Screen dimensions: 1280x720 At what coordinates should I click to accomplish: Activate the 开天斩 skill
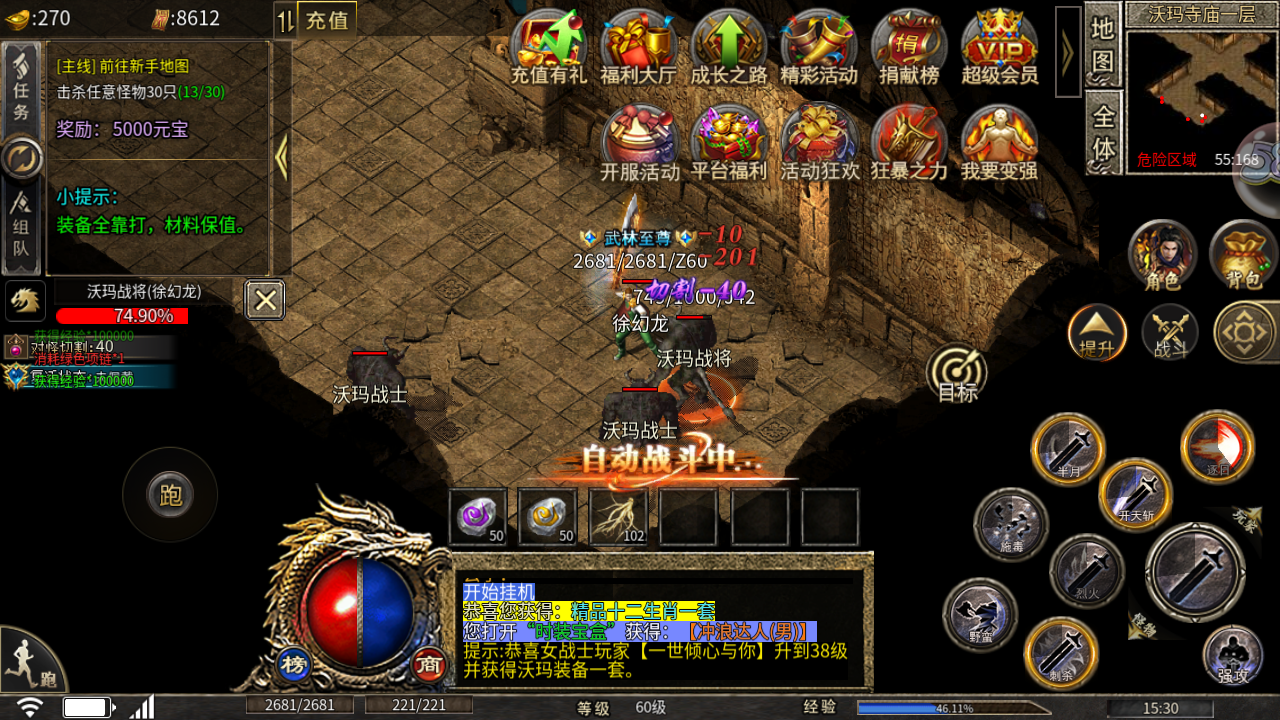1136,494
